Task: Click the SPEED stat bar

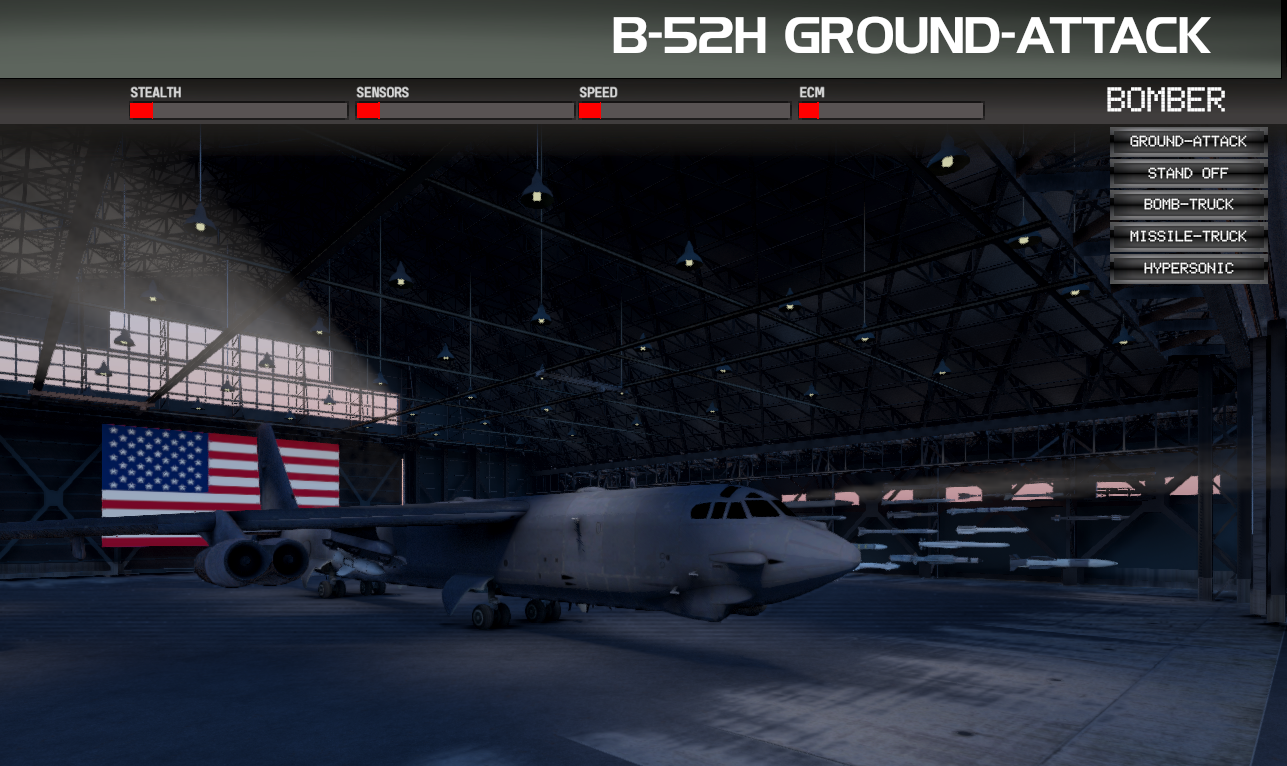Action: pos(684,110)
